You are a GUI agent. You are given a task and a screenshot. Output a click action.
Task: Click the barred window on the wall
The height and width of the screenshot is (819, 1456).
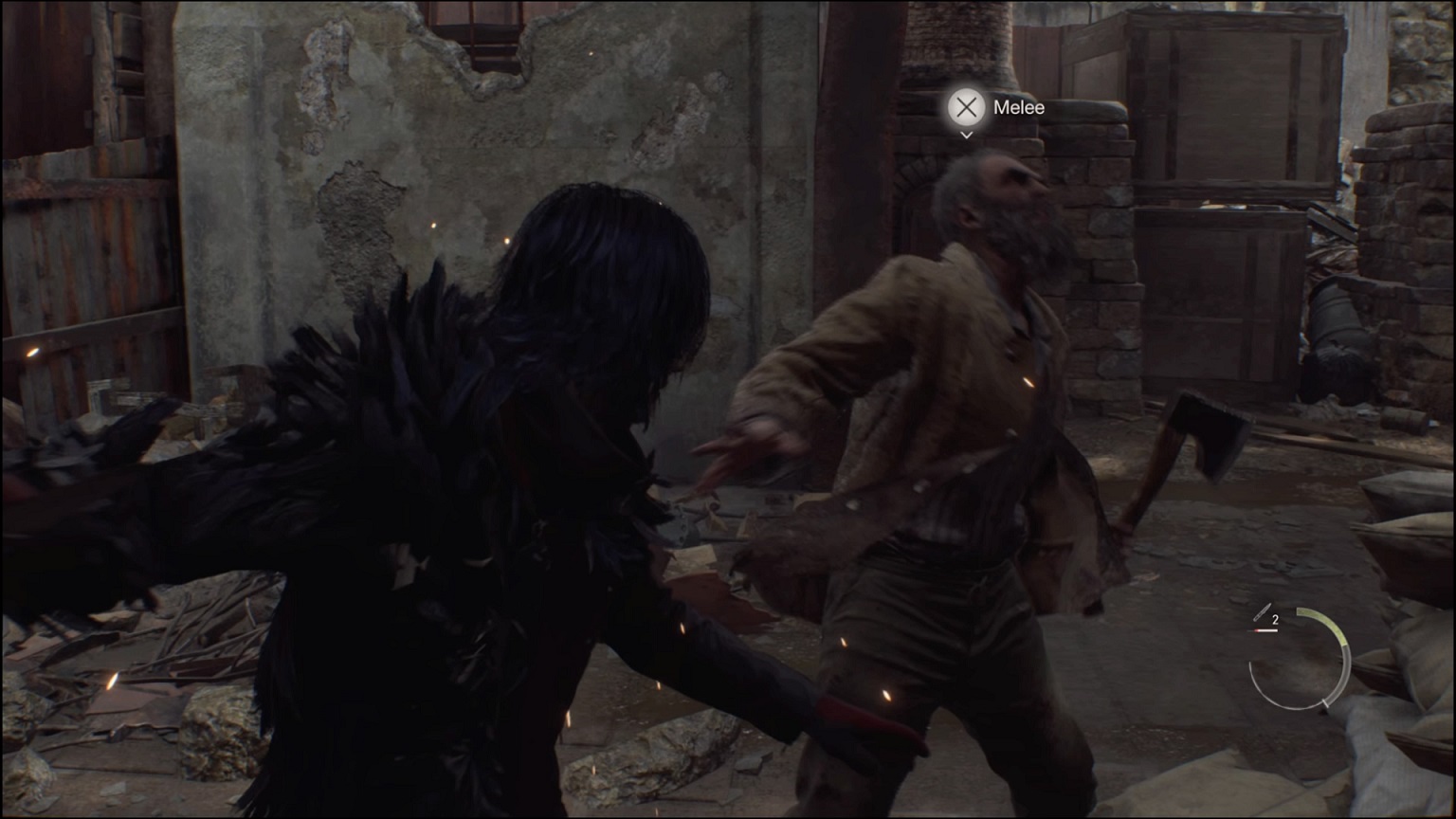pos(474,28)
